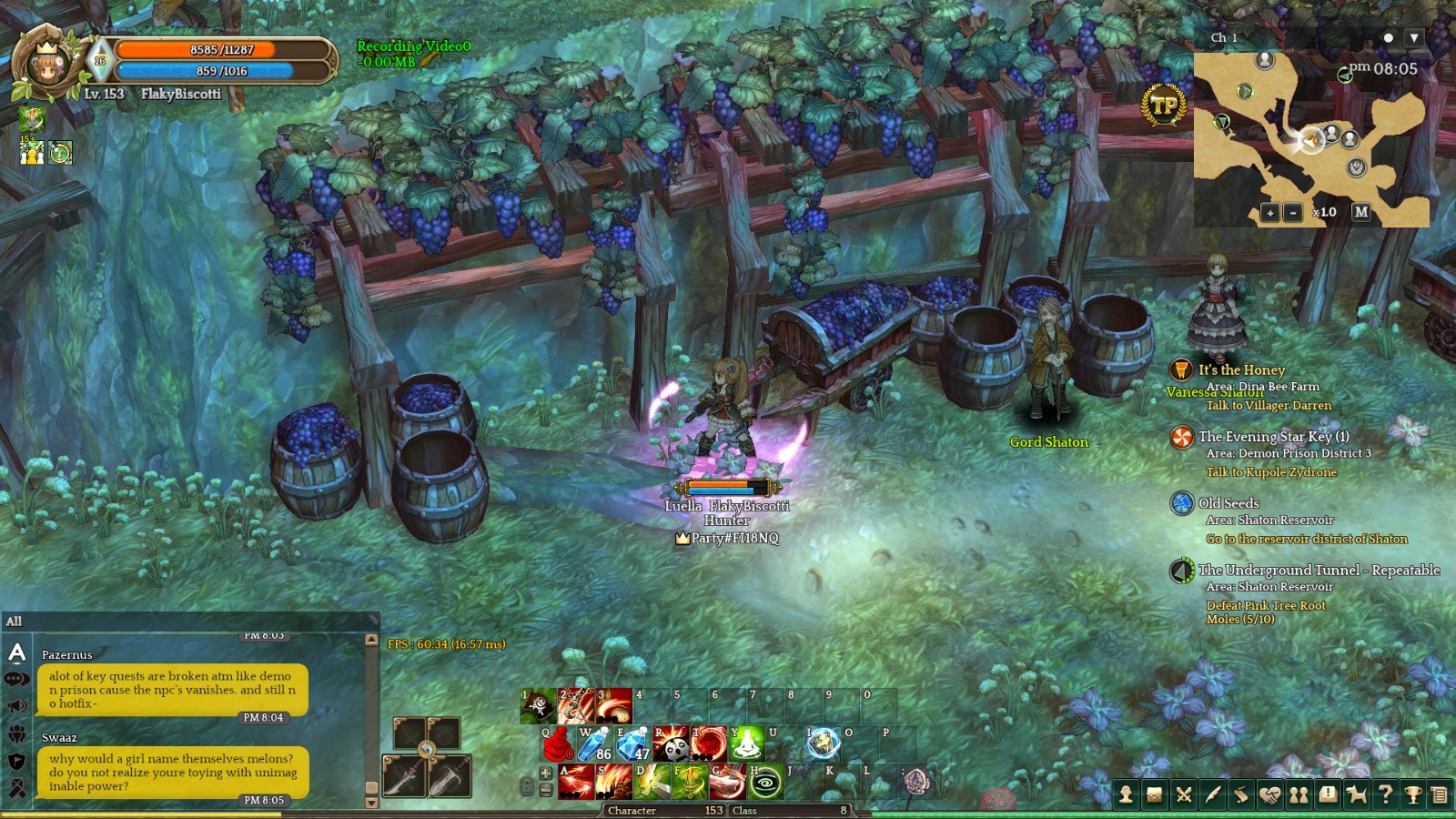Screen dimensions: 1456x819
Task: Activate the green swirl eye skill
Action: click(765, 783)
